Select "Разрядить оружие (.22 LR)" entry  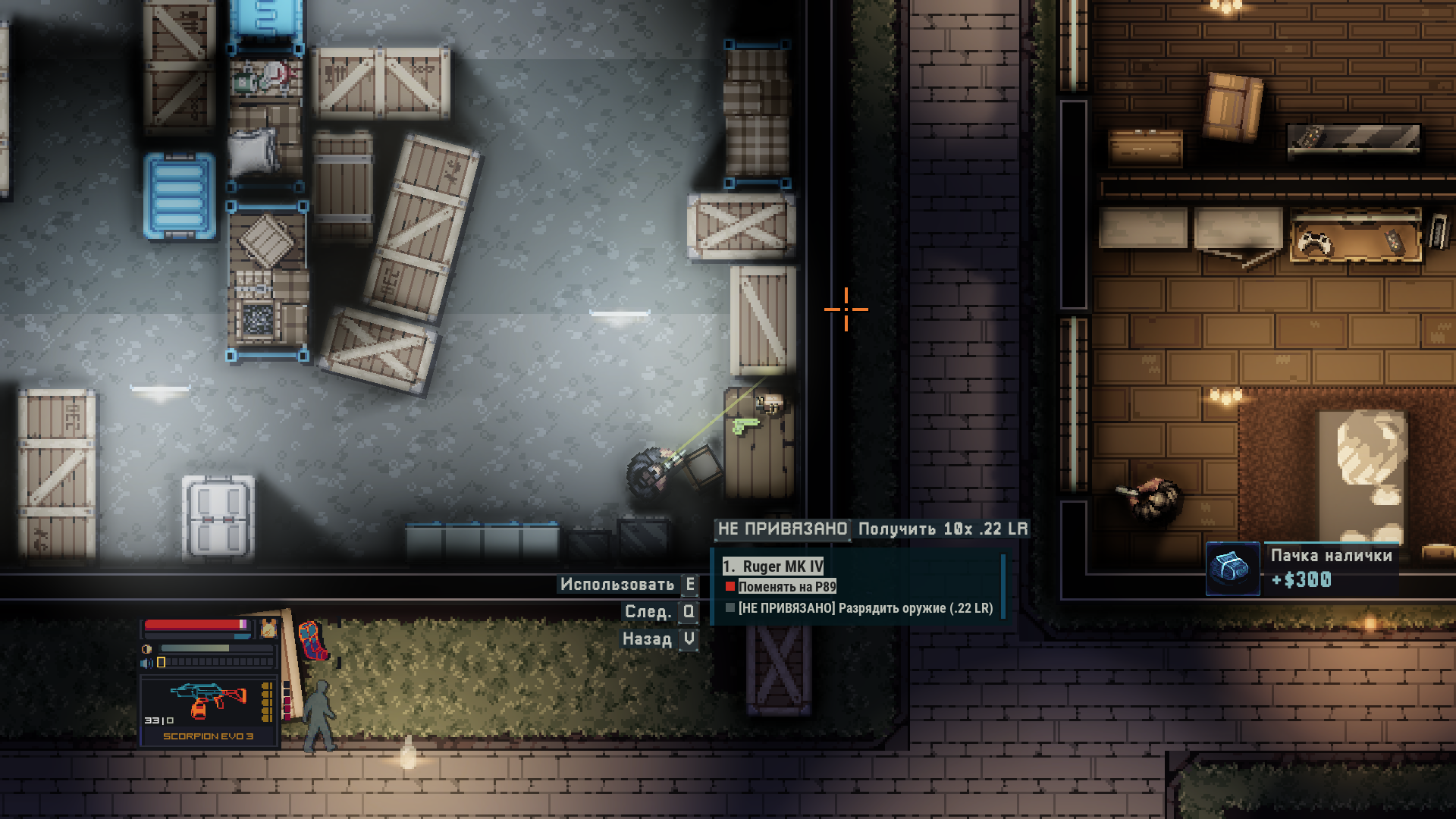pos(864,608)
